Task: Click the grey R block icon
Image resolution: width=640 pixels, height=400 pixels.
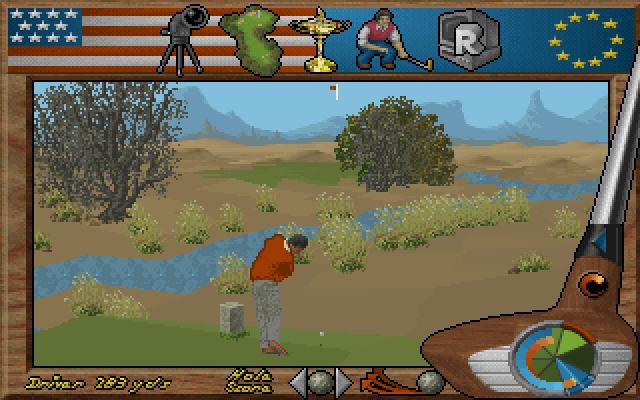Action: (461, 38)
